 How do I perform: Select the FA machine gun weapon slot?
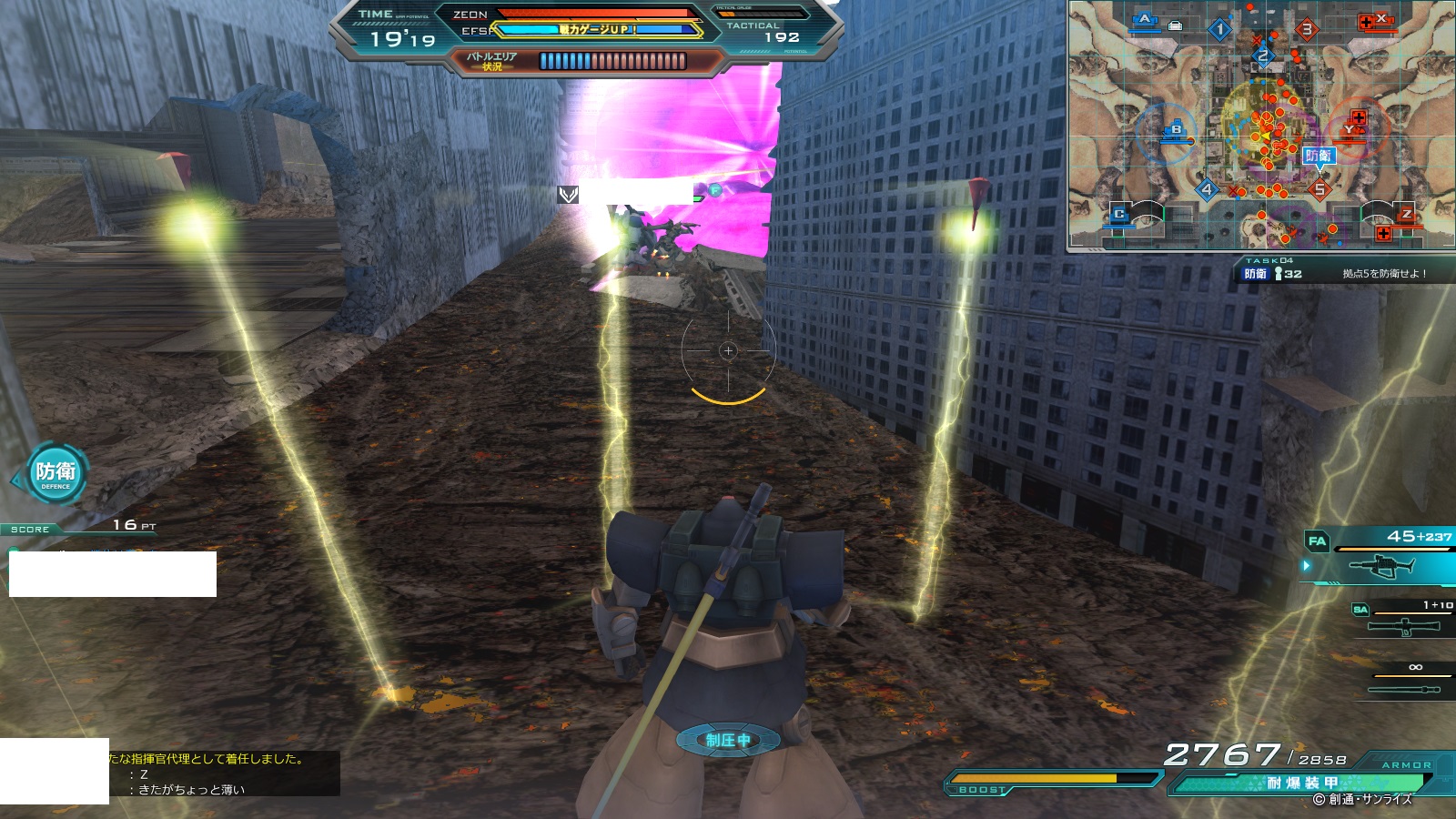[x=1385, y=565]
